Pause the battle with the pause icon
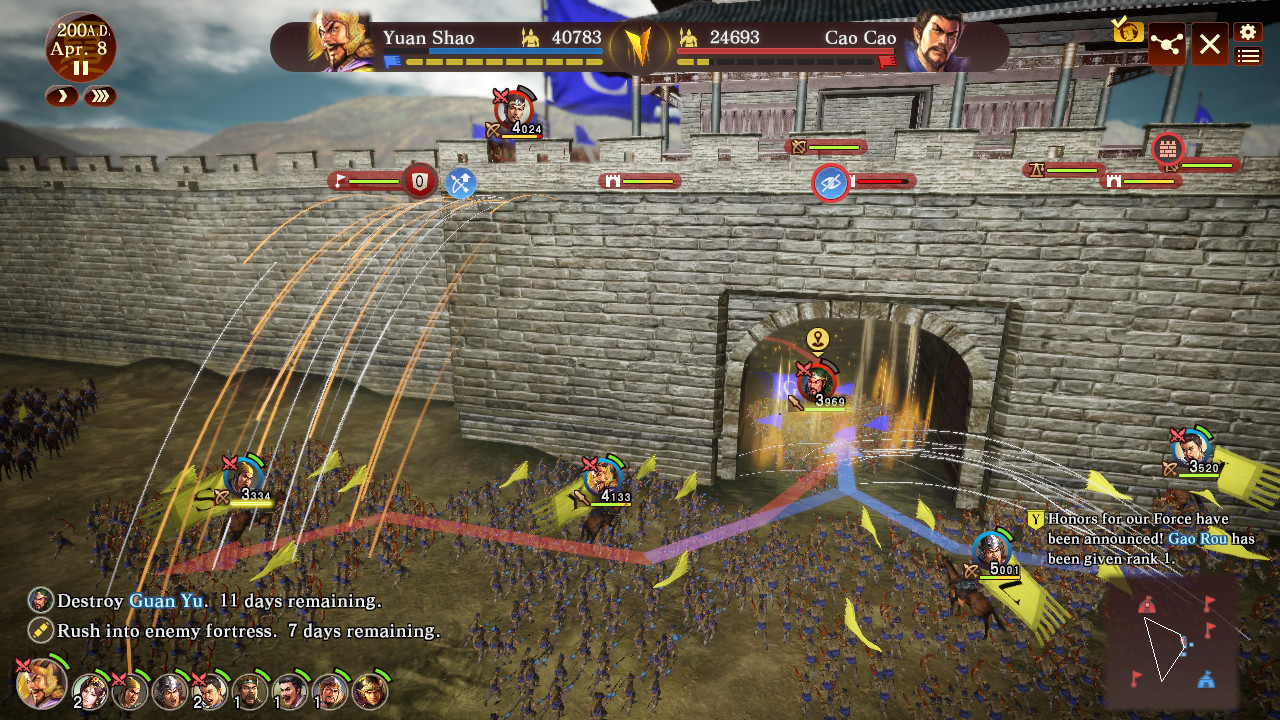1280x720 pixels. tap(81, 69)
